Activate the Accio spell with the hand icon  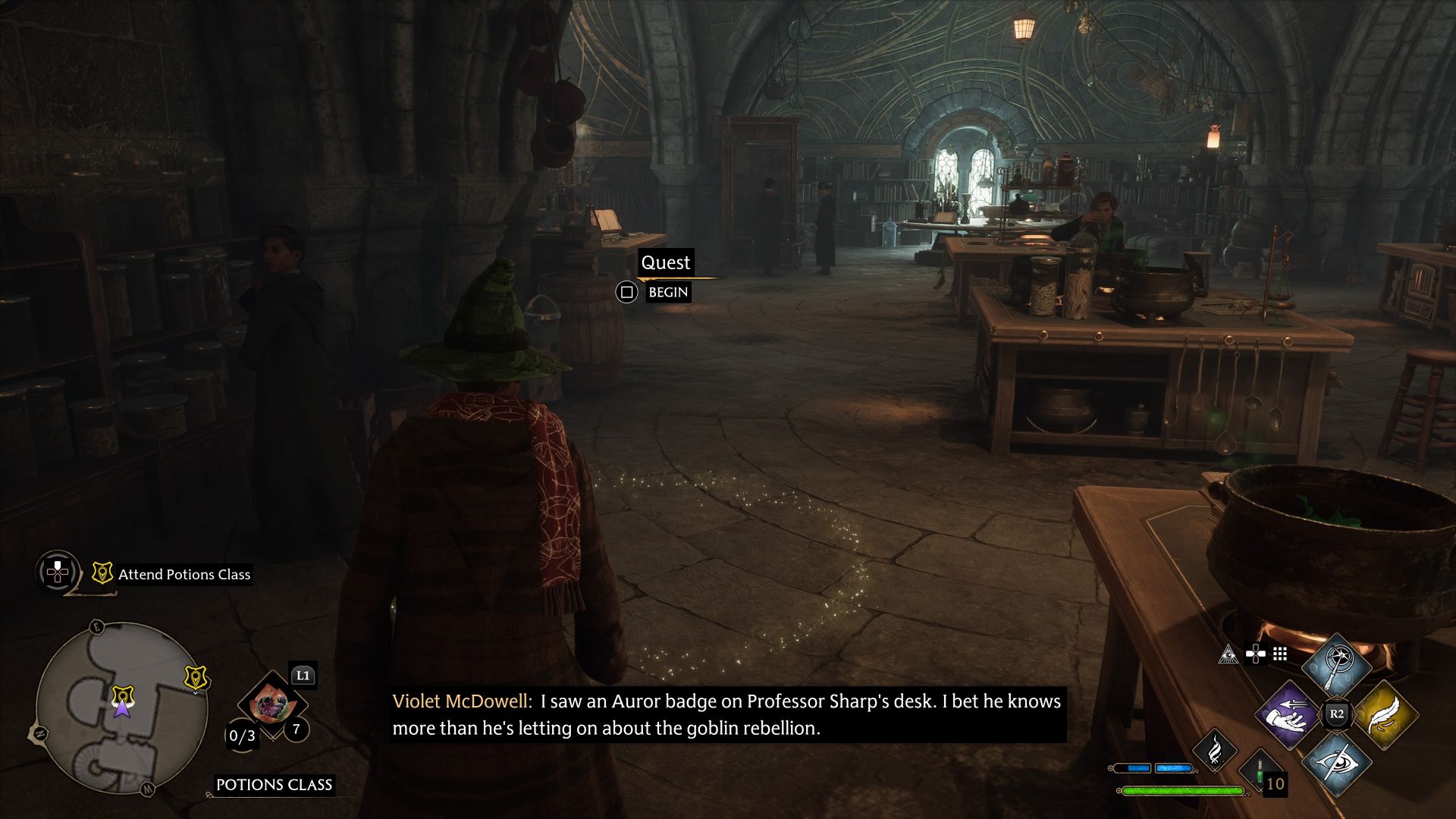point(1288,714)
